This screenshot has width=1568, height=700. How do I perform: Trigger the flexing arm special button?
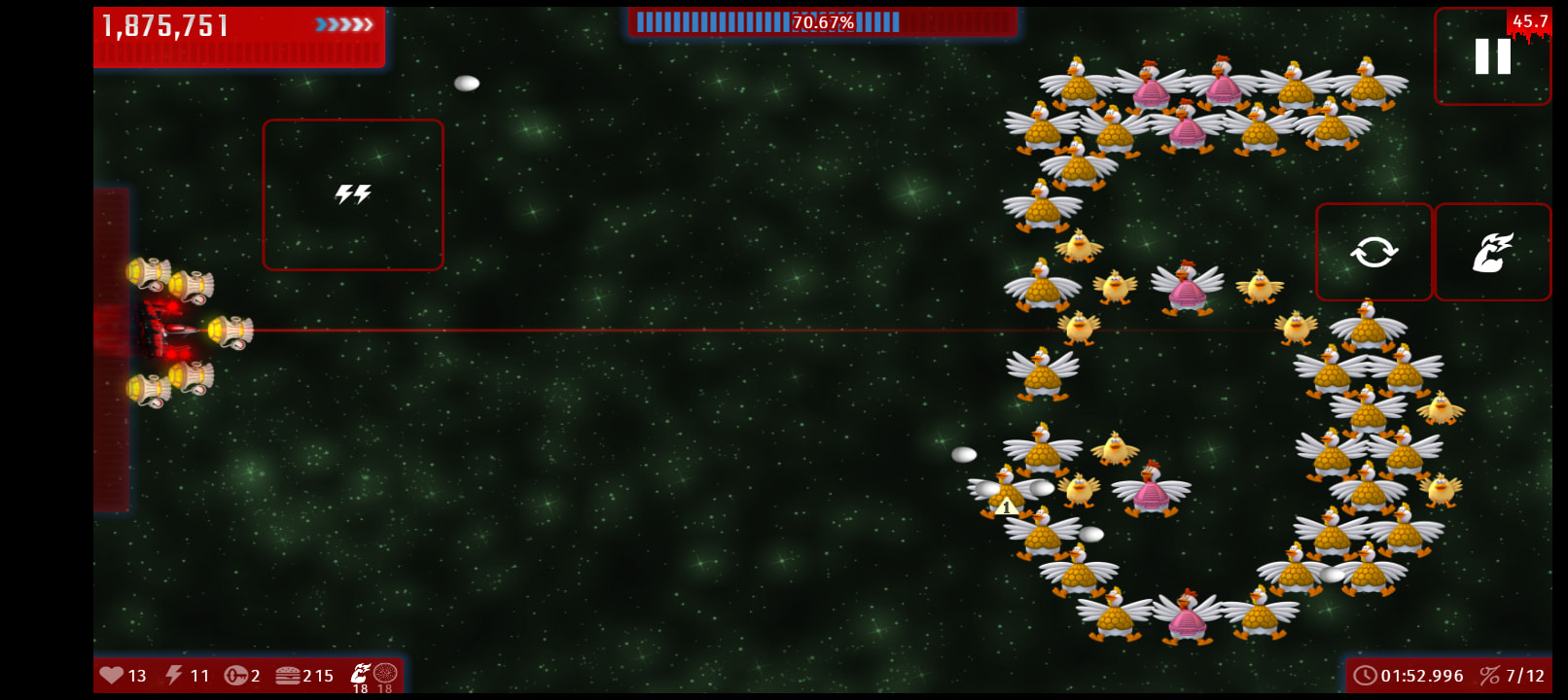tap(1492, 252)
